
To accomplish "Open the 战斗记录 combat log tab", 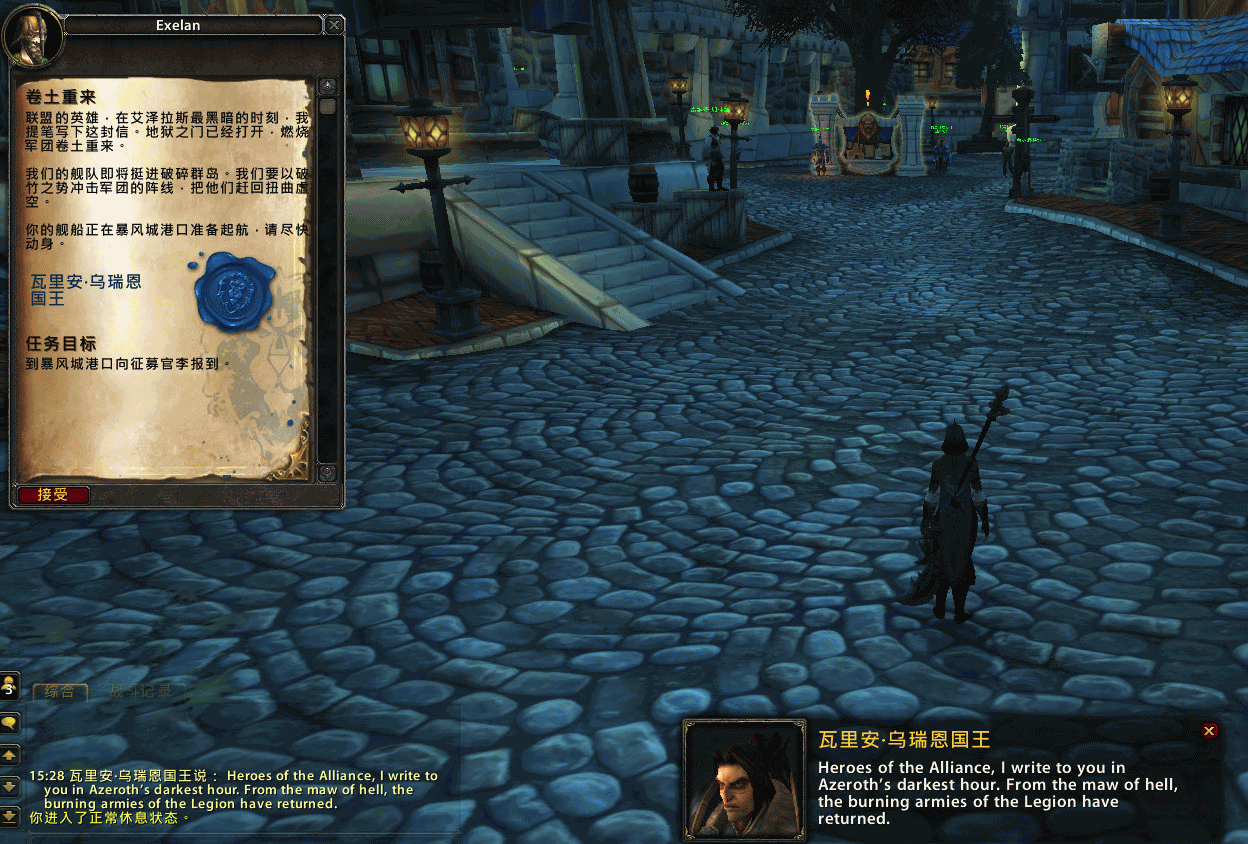I will click(x=140, y=691).
